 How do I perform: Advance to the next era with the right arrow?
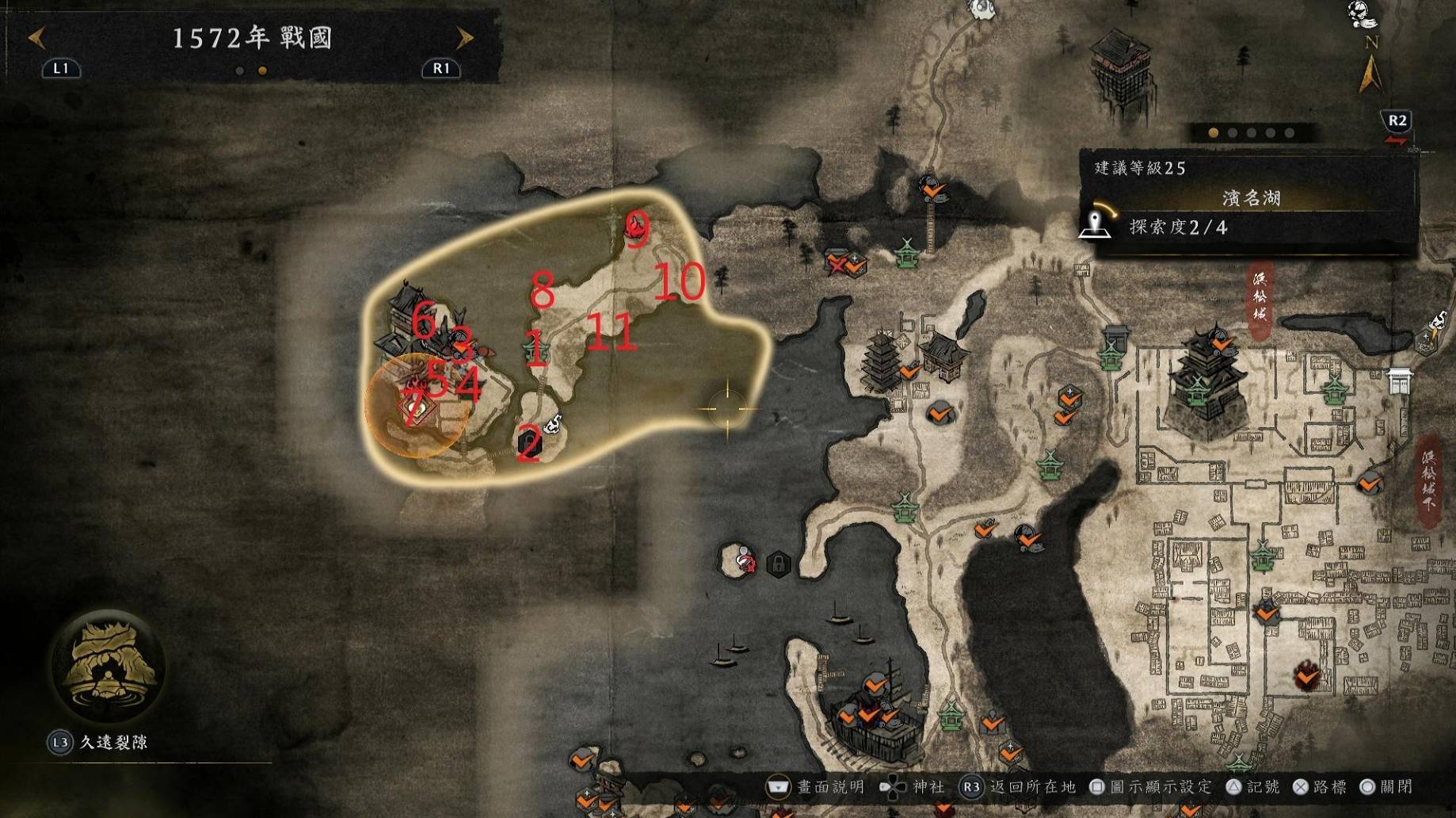tap(464, 38)
